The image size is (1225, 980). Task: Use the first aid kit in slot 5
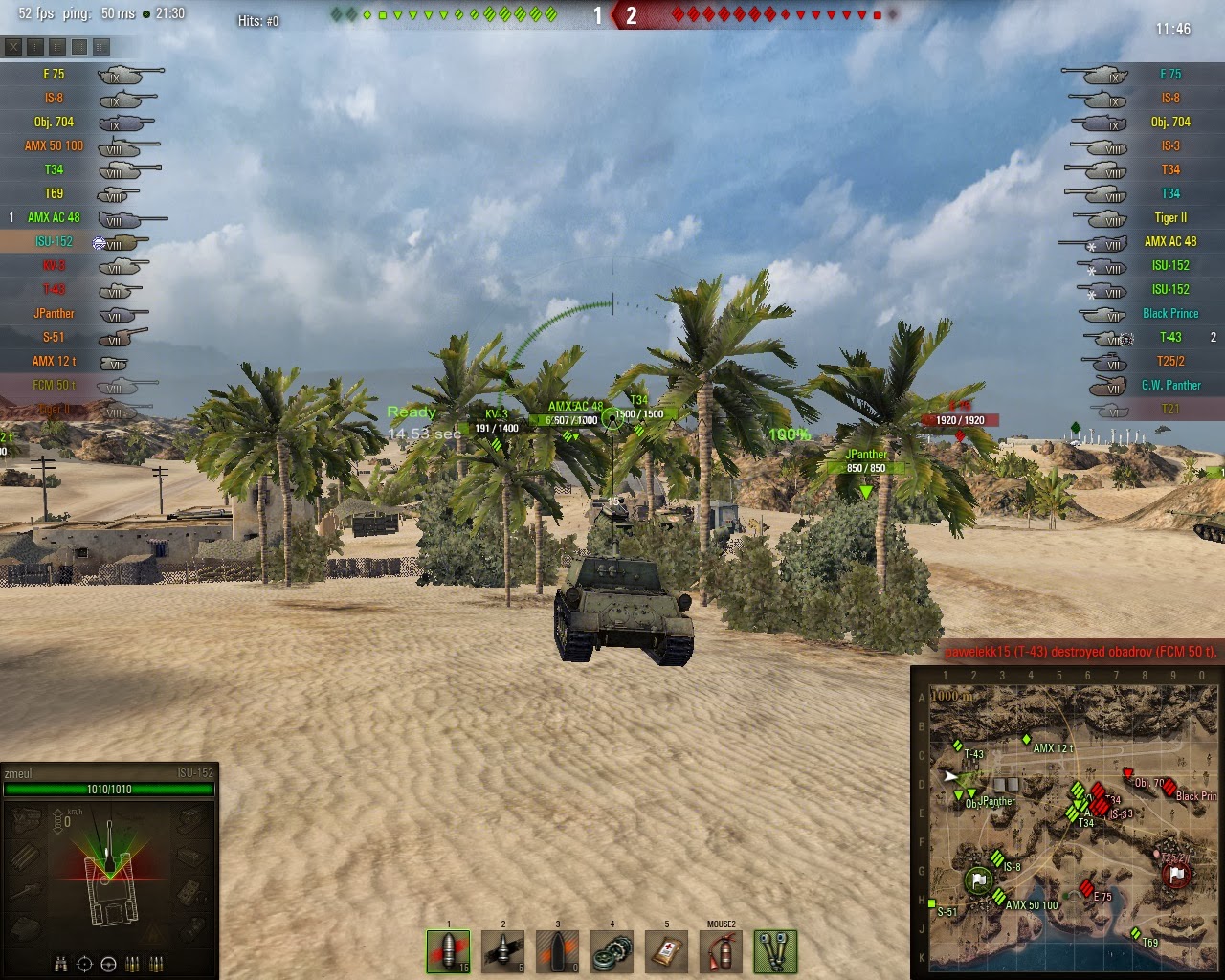point(666,951)
